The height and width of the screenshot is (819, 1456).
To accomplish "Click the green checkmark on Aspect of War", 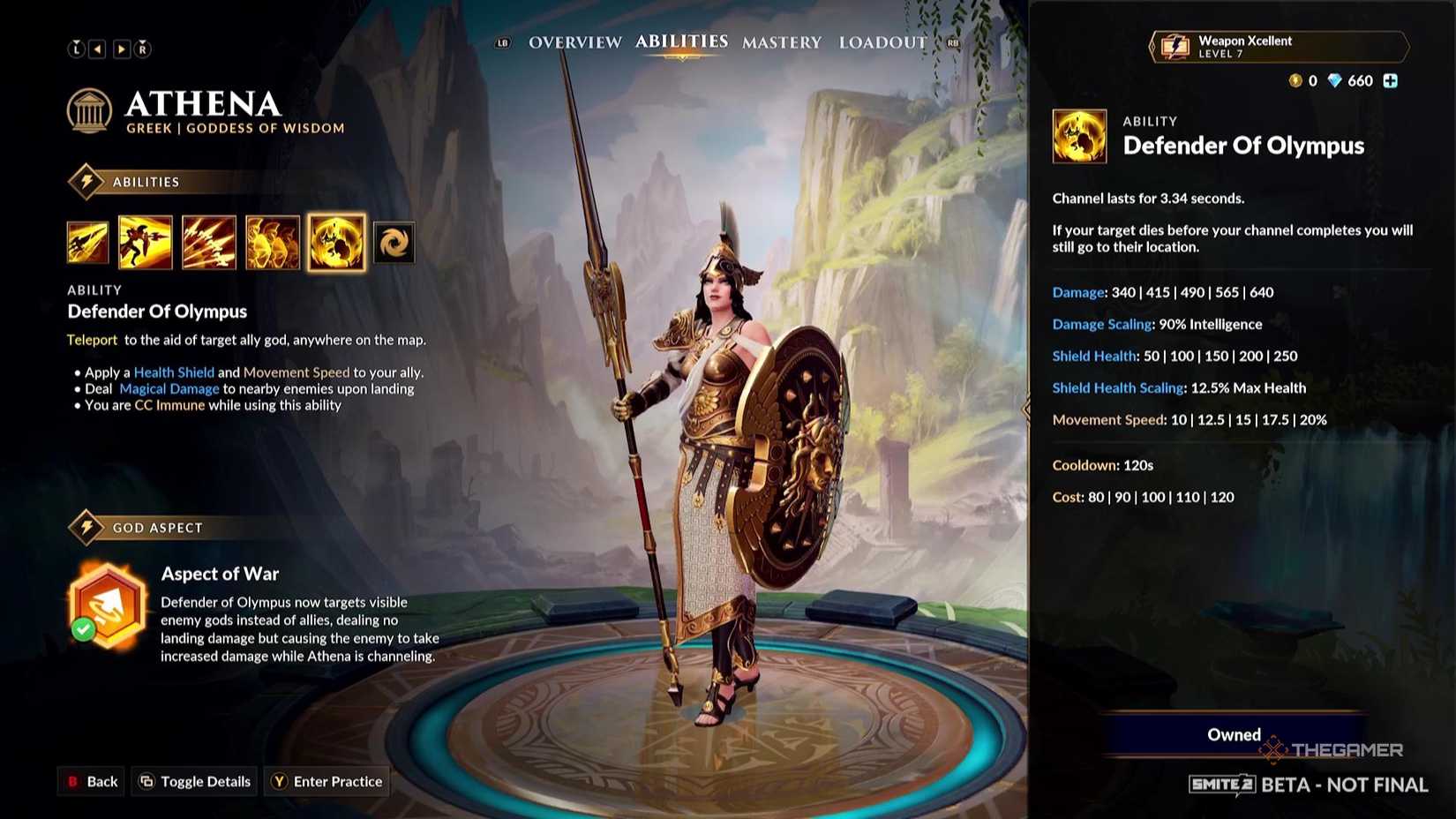I will click(x=84, y=628).
